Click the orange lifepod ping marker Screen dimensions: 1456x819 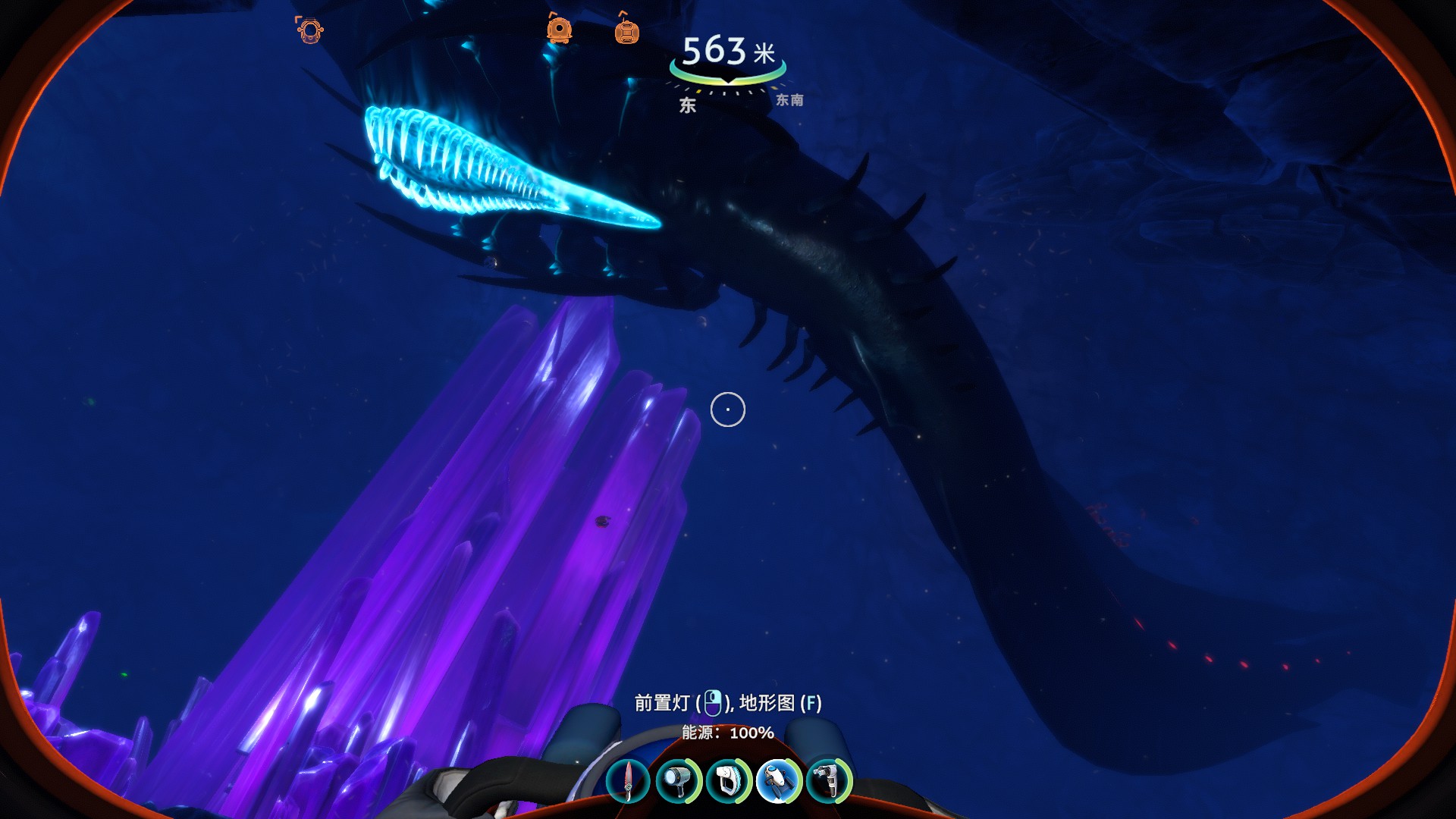(559, 30)
